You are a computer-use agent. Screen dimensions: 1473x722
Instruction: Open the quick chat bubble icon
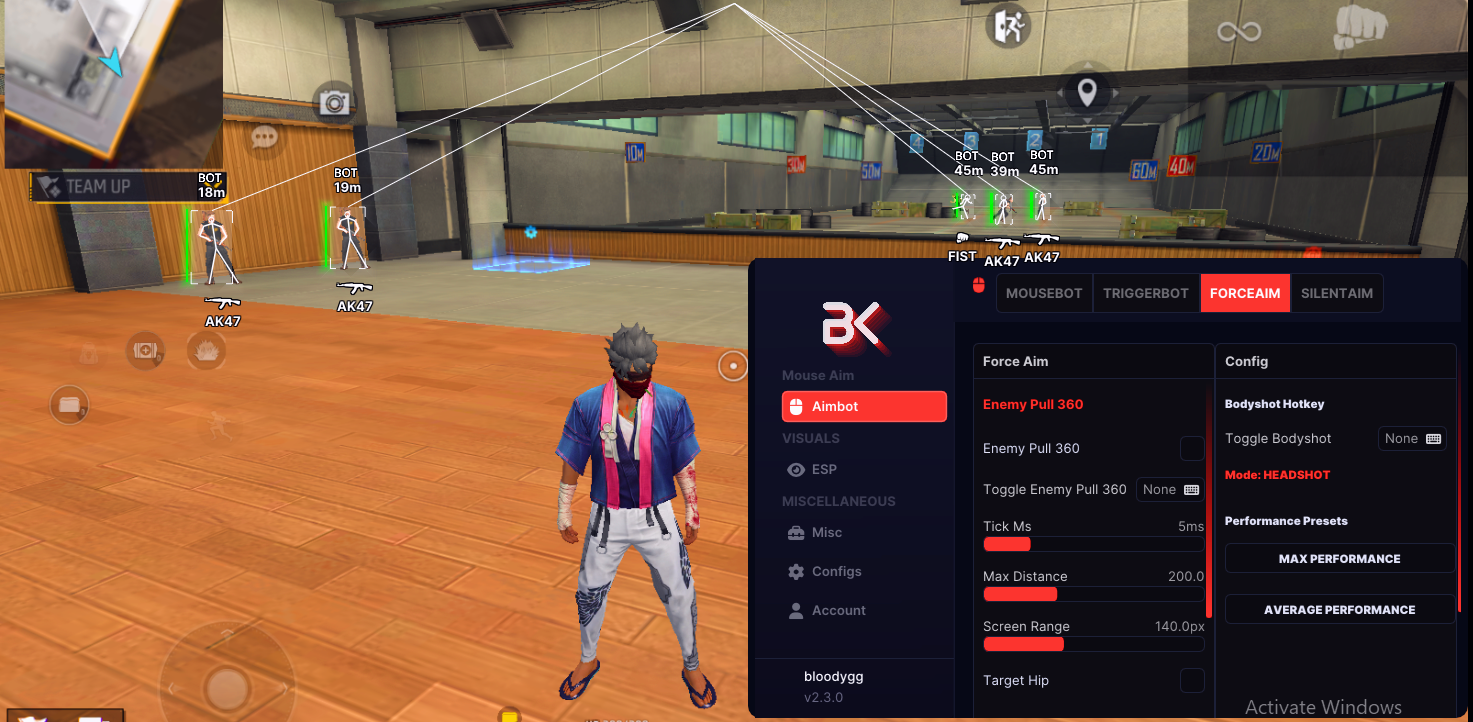tap(263, 137)
